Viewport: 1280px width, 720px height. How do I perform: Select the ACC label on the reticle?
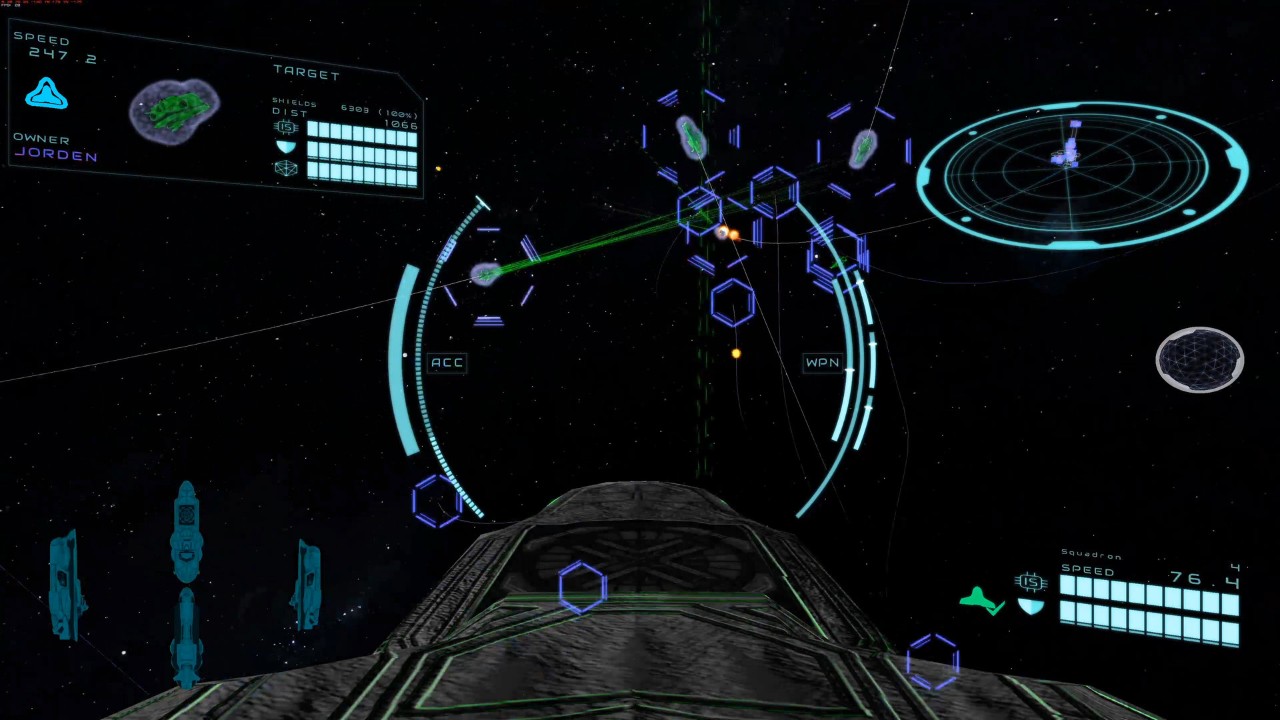point(447,362)
